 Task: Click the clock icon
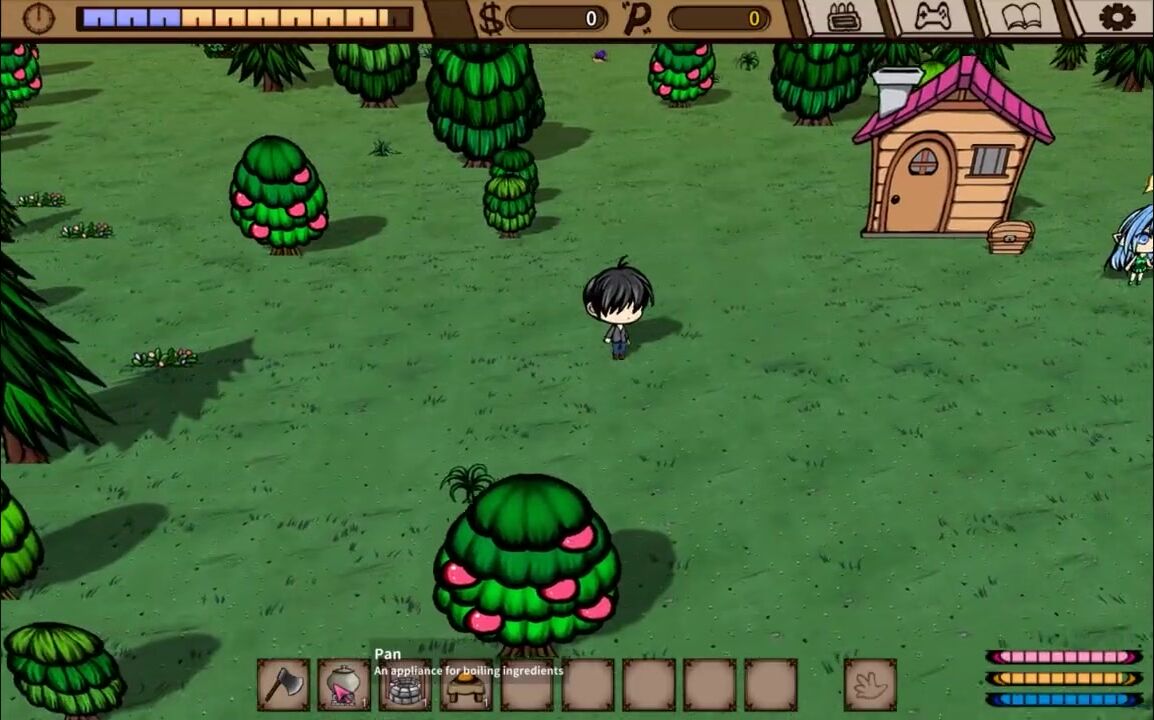point(38,17)
